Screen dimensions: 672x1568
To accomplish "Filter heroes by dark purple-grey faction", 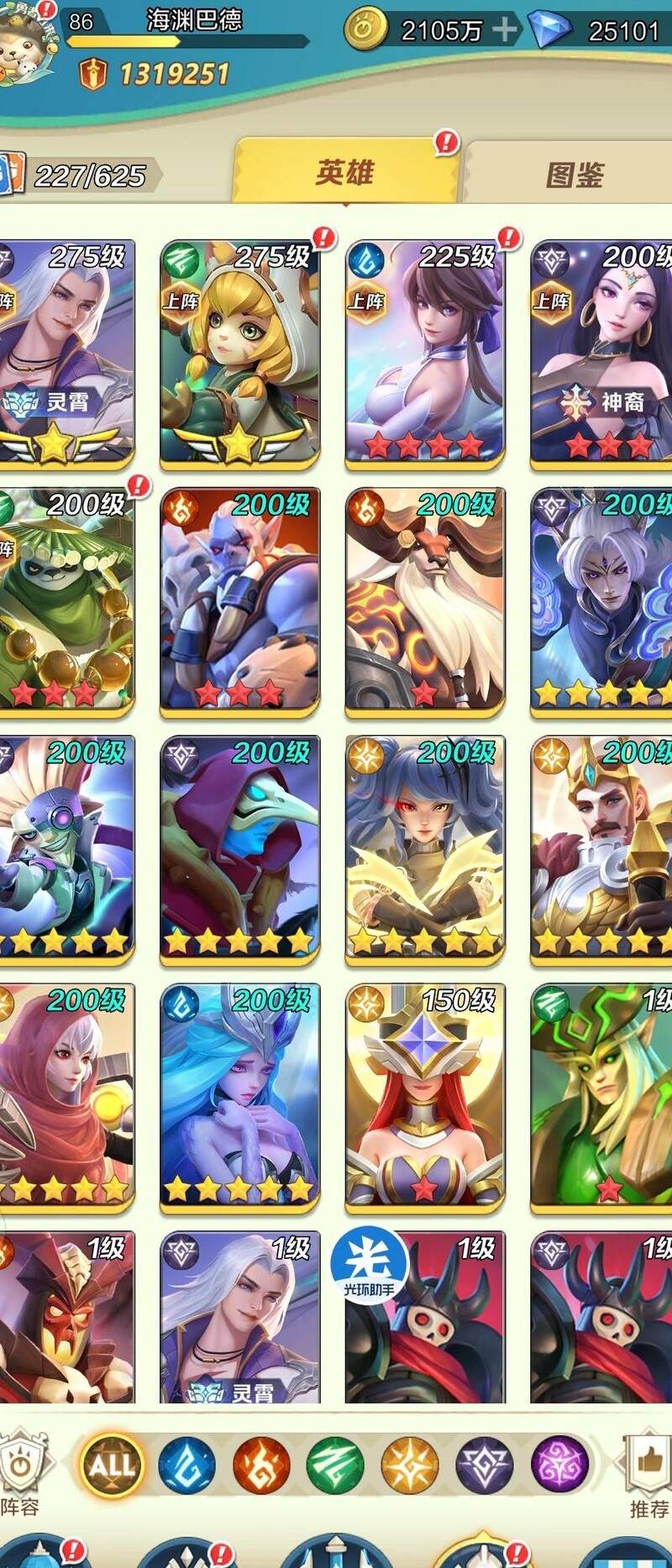I will (484, 1465).
